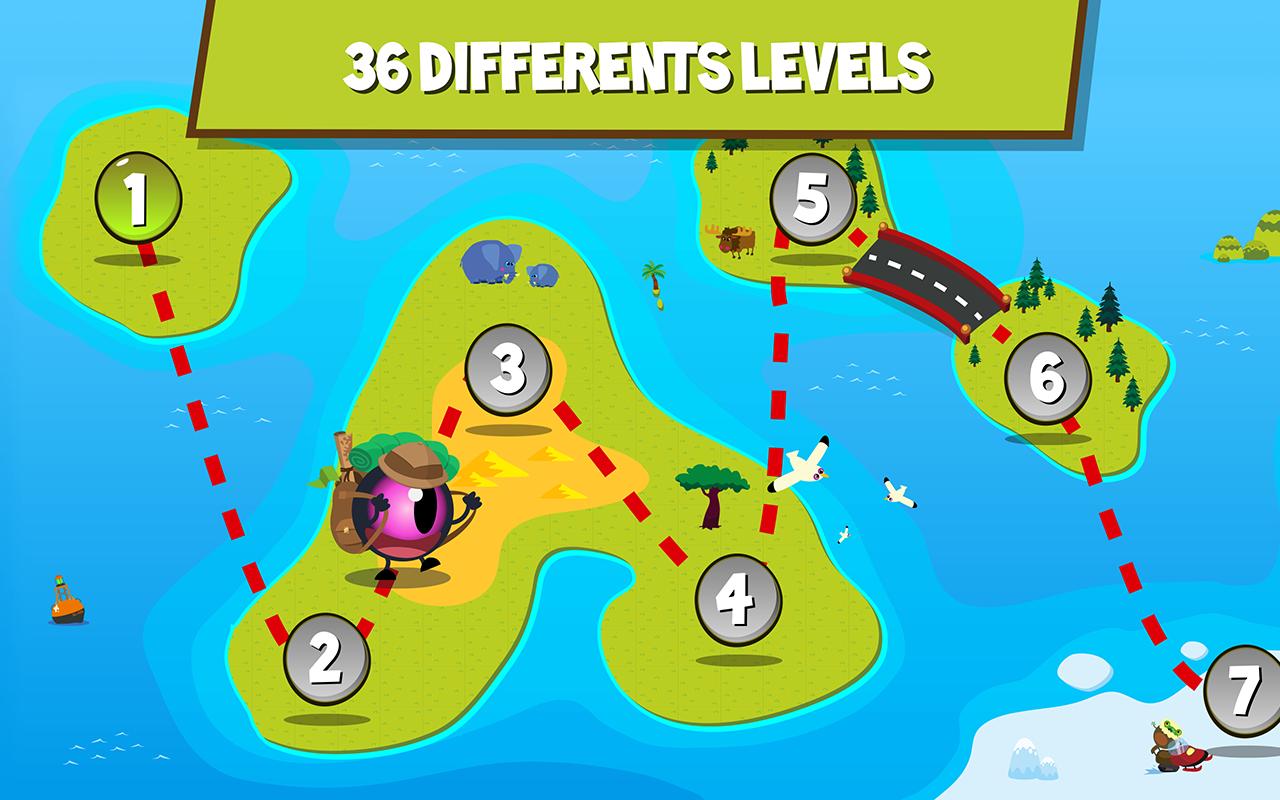Image resolution: width=1280 pixels, height=800 pixels.
Task: Select the moose beside level 5
Action: (737, 240)
